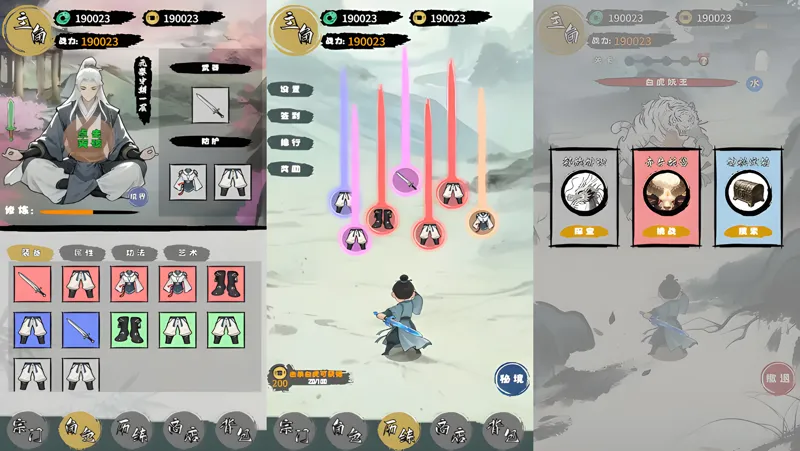Click the equipped sword in the weapon slot

(210, 104)
